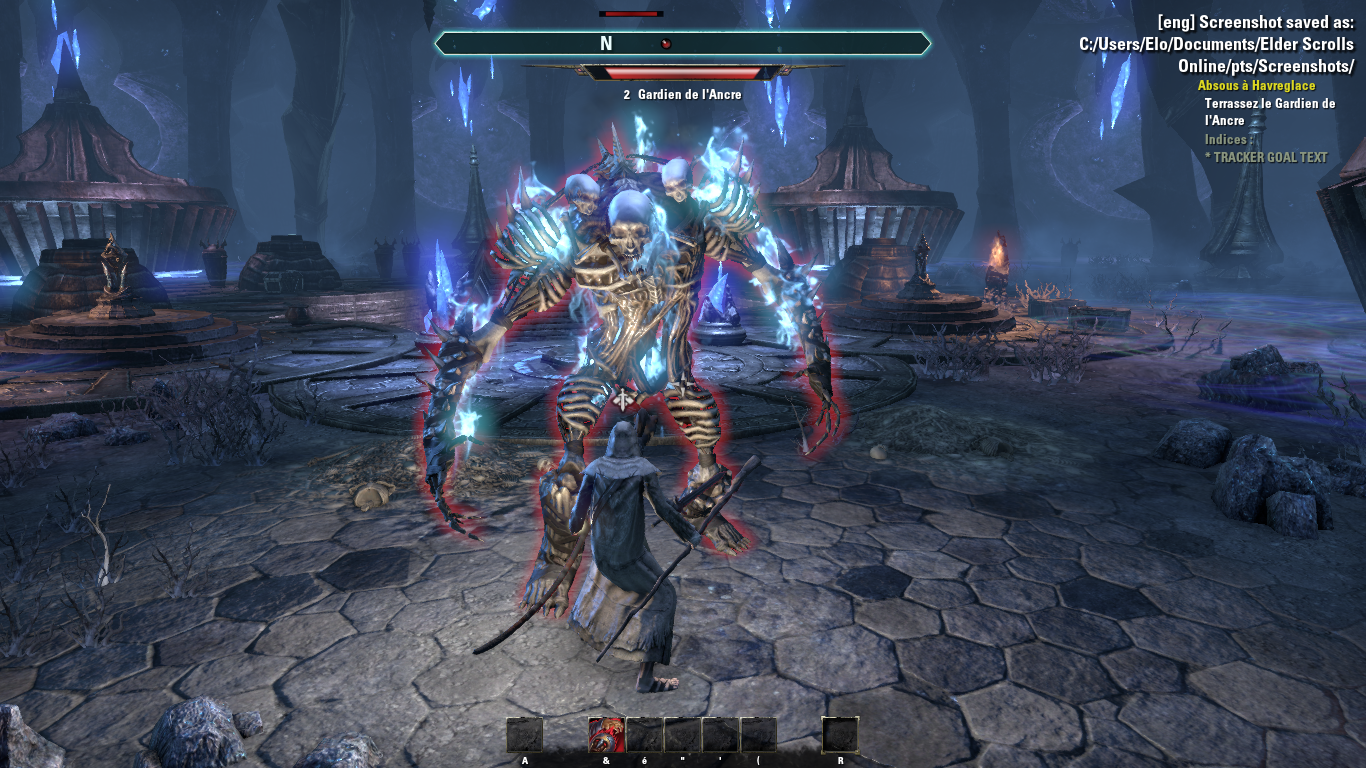Screen dimensions: 1366x768
Task: Select the ultimate ability slot labeled R
Action: [x=840, y=735]
